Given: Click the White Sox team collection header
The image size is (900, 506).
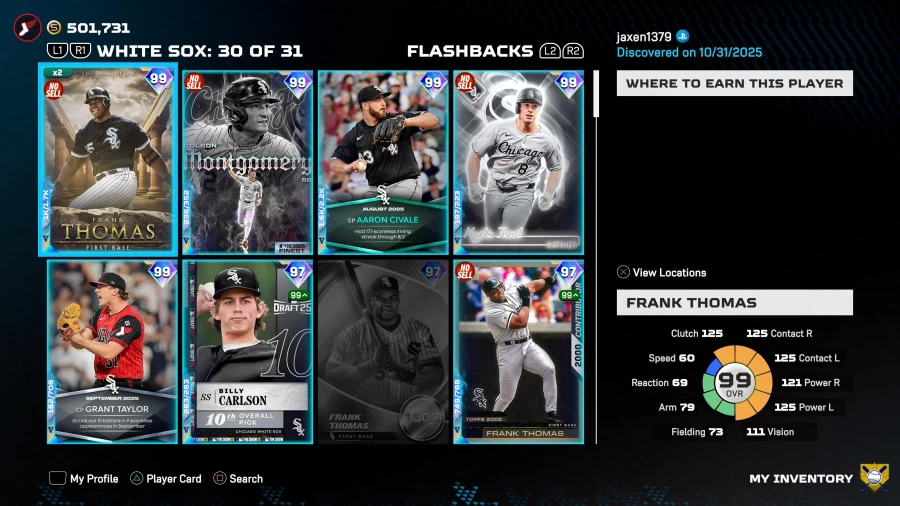Looking at the screenshot, I should pyautogui.click(x=199, y=52).
